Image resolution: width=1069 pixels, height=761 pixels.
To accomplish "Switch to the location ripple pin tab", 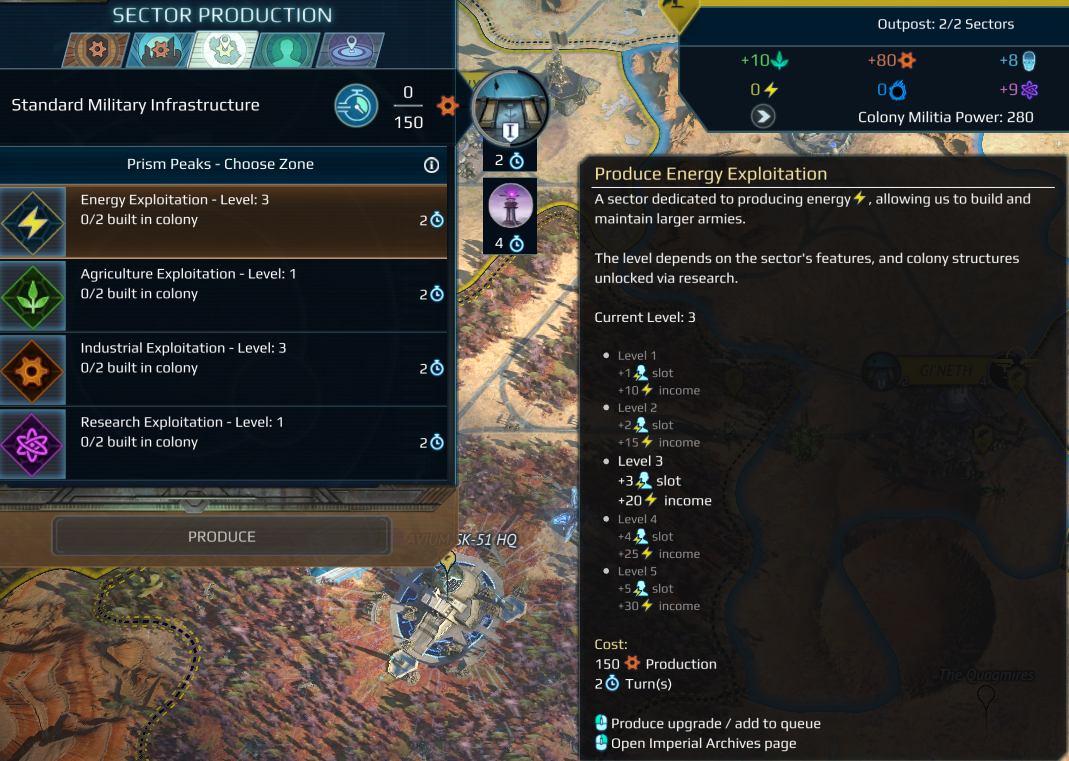I will tap(349, 49).
